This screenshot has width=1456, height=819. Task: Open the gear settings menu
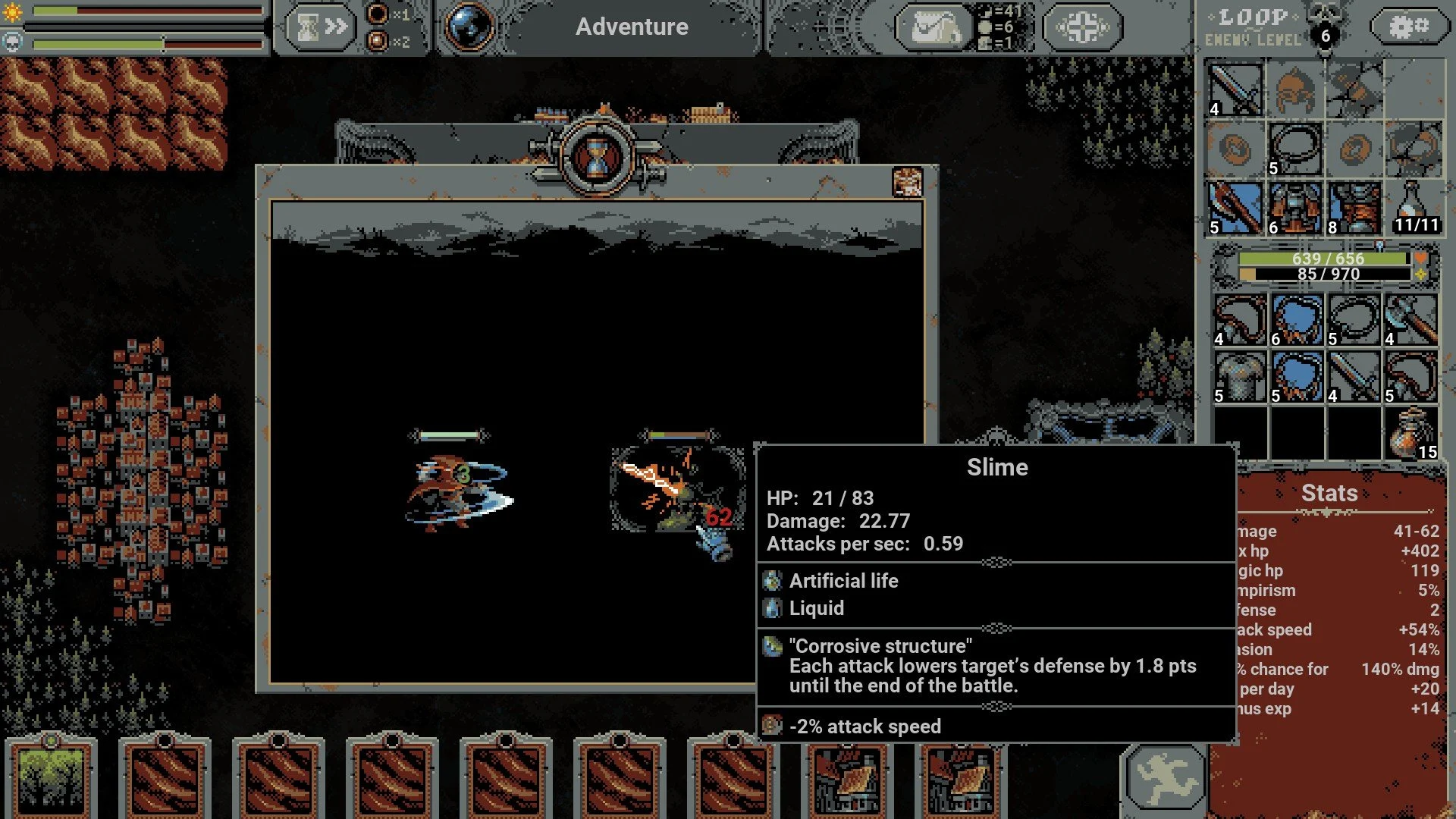click(x=1407, y=27)
